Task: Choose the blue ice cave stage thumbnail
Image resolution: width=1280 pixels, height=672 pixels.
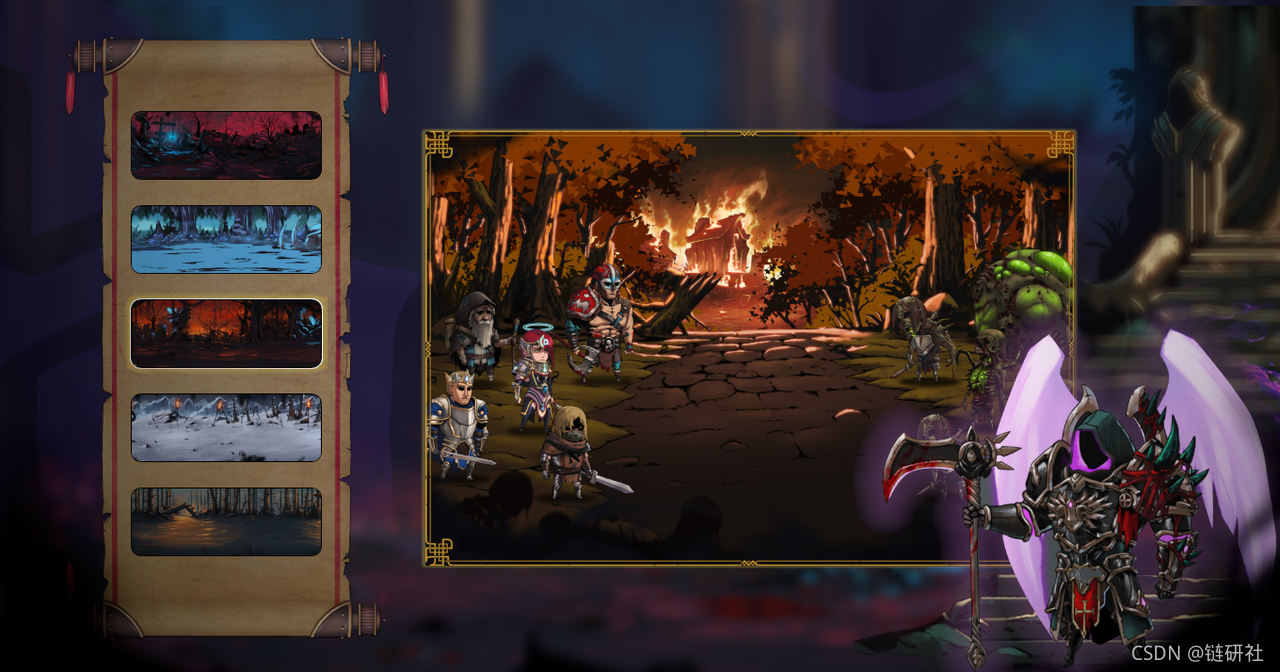Action: (226, 239)
